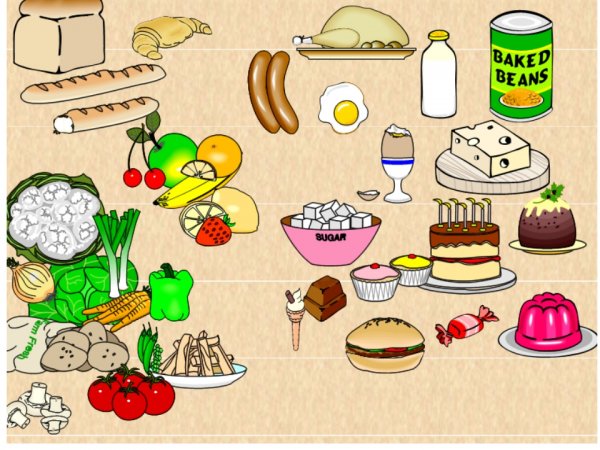
Task: Pick the croissant
Action: click(168, 35)
